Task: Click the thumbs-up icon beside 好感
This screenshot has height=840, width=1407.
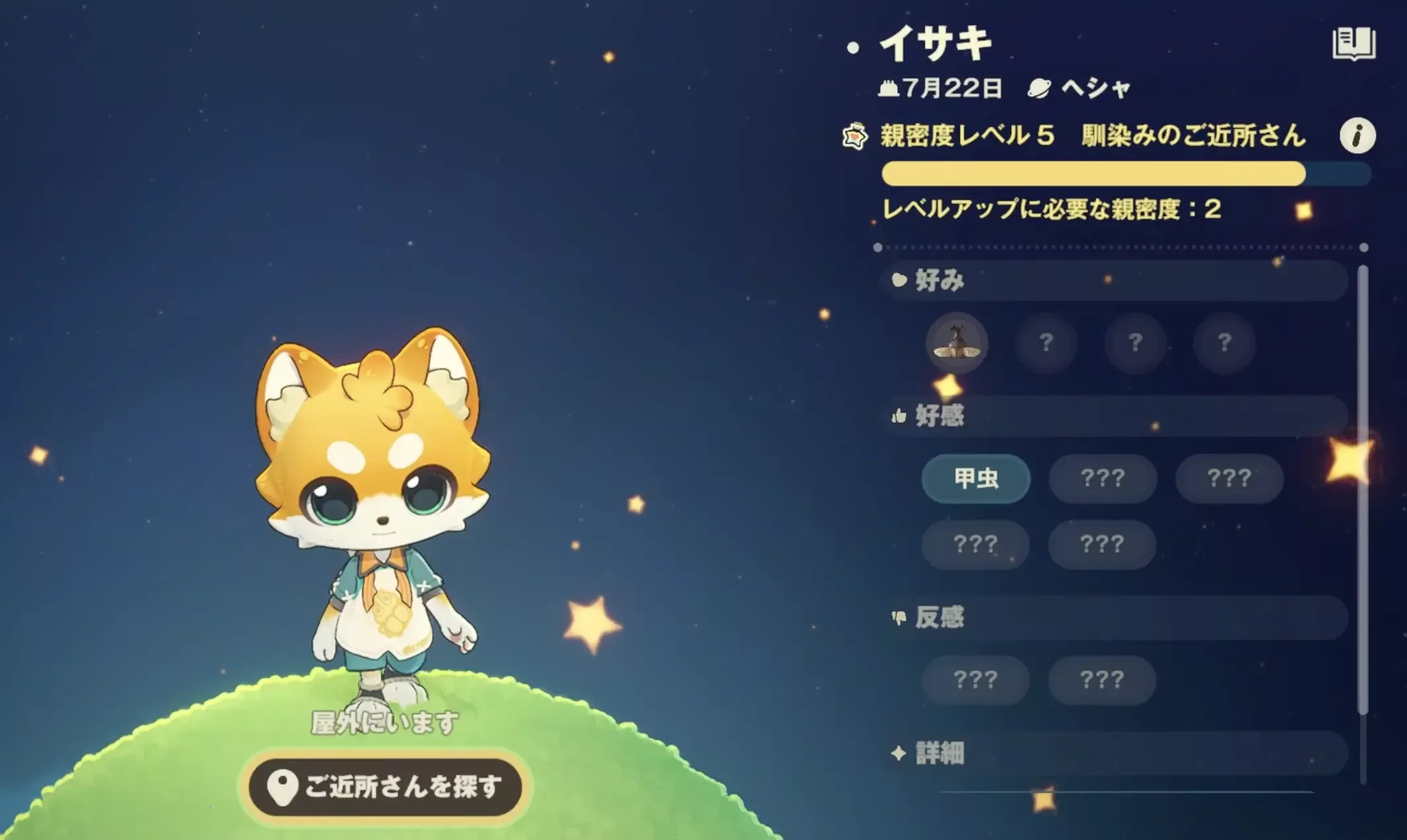Action: pyautogui.click(x=900, y=415)
